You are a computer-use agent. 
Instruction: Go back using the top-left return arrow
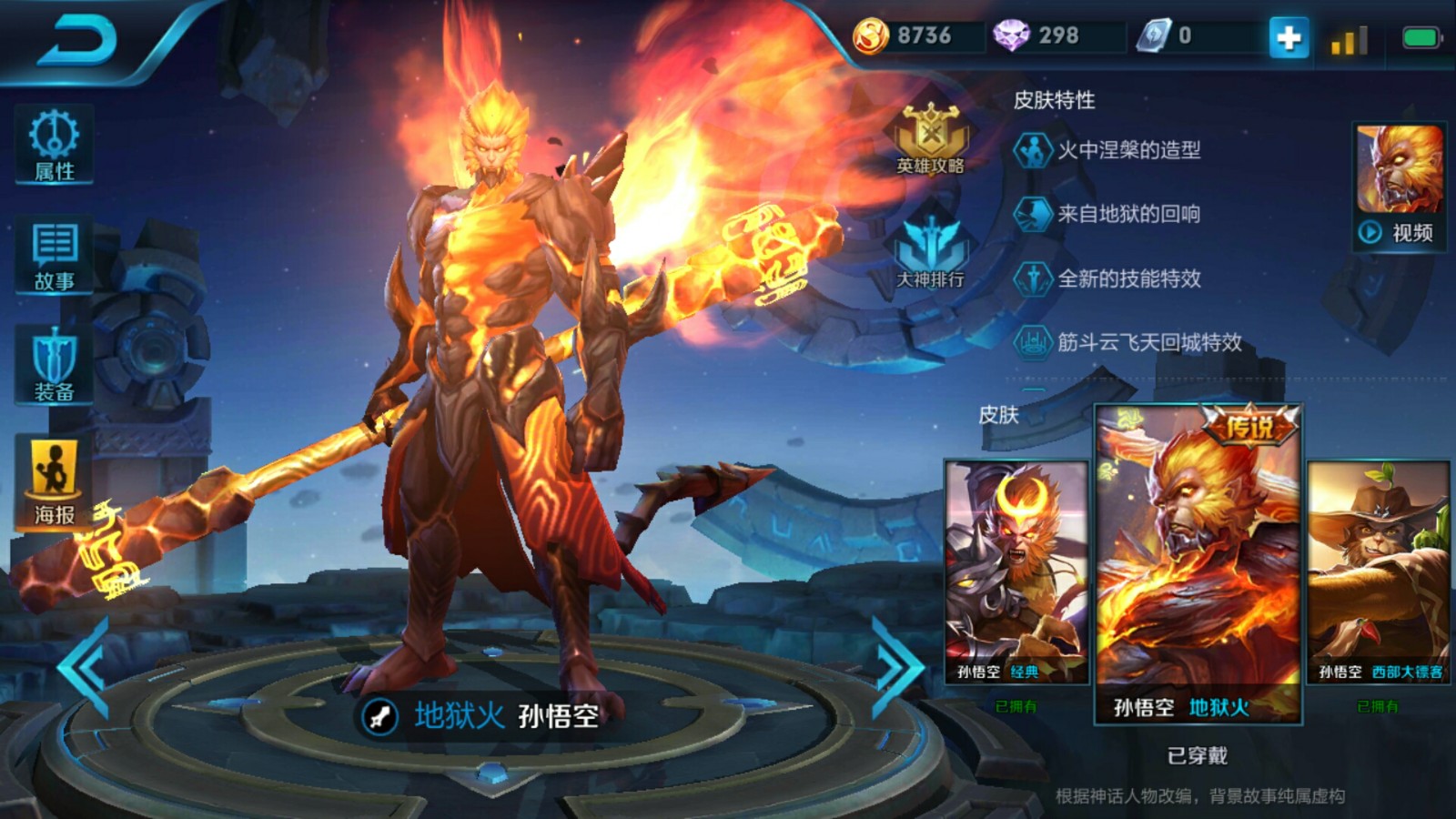(x=77, y=41)
